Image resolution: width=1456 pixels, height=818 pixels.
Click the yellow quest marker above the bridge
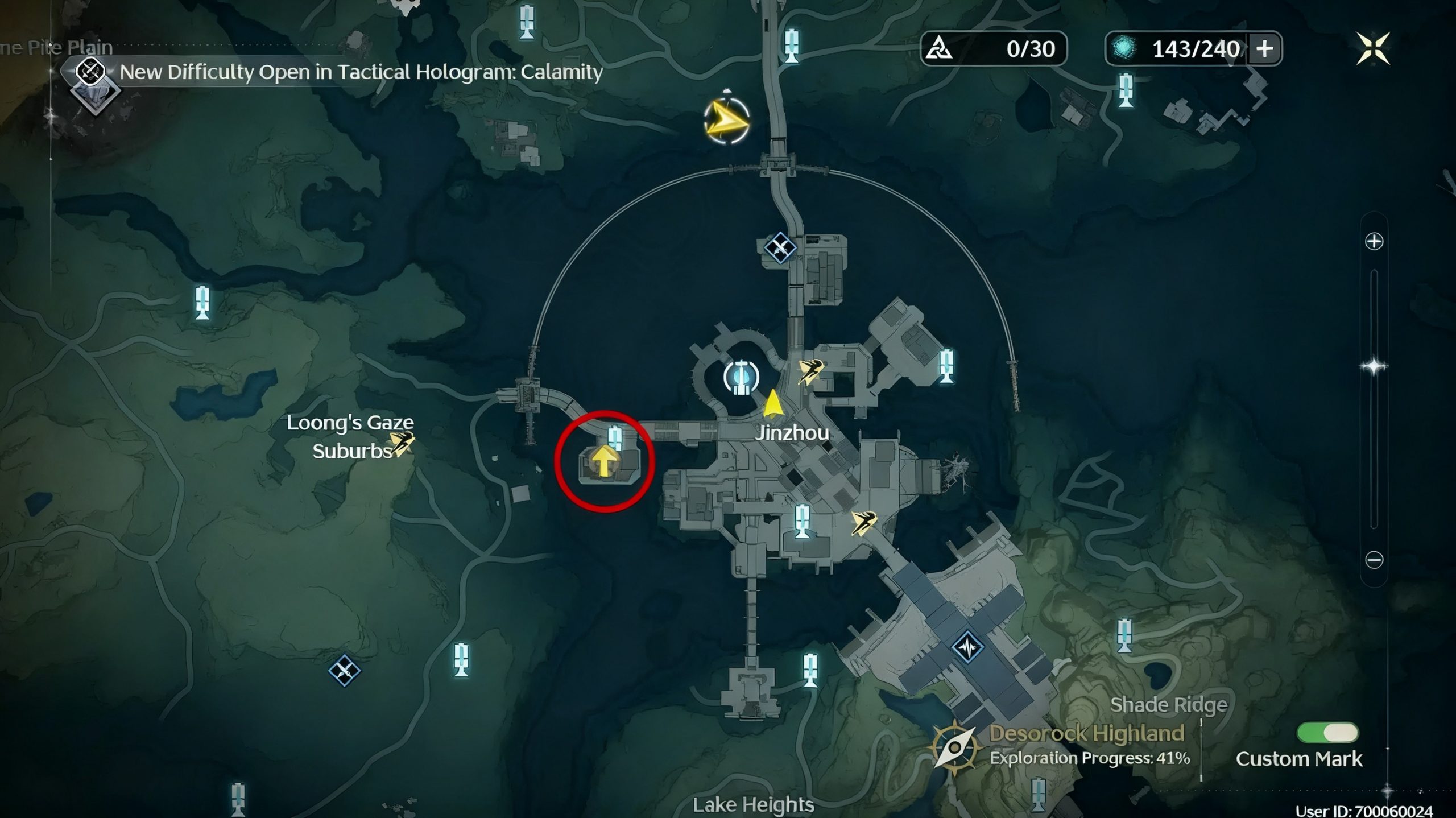pos(726,121)
